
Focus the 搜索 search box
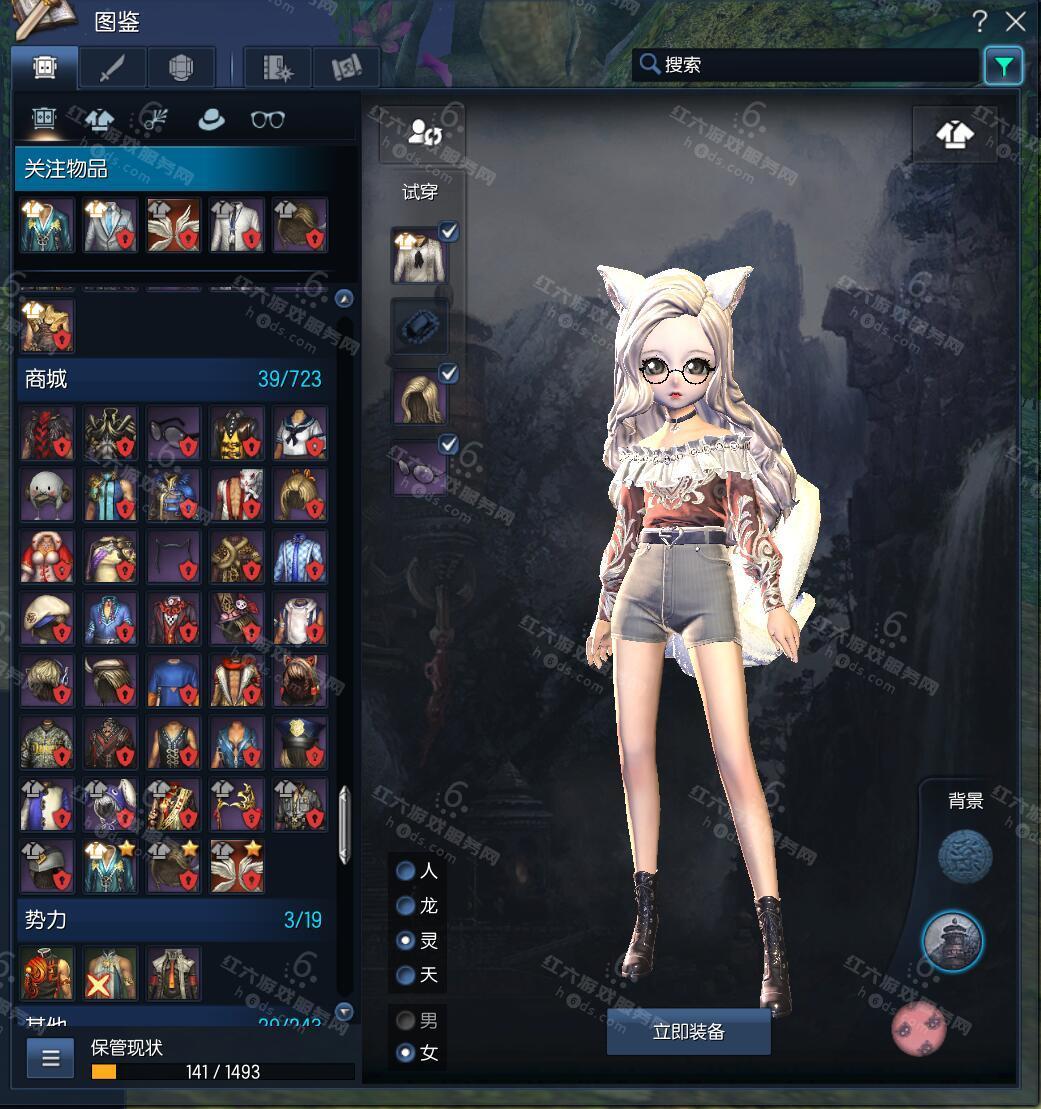coord(810,65)
